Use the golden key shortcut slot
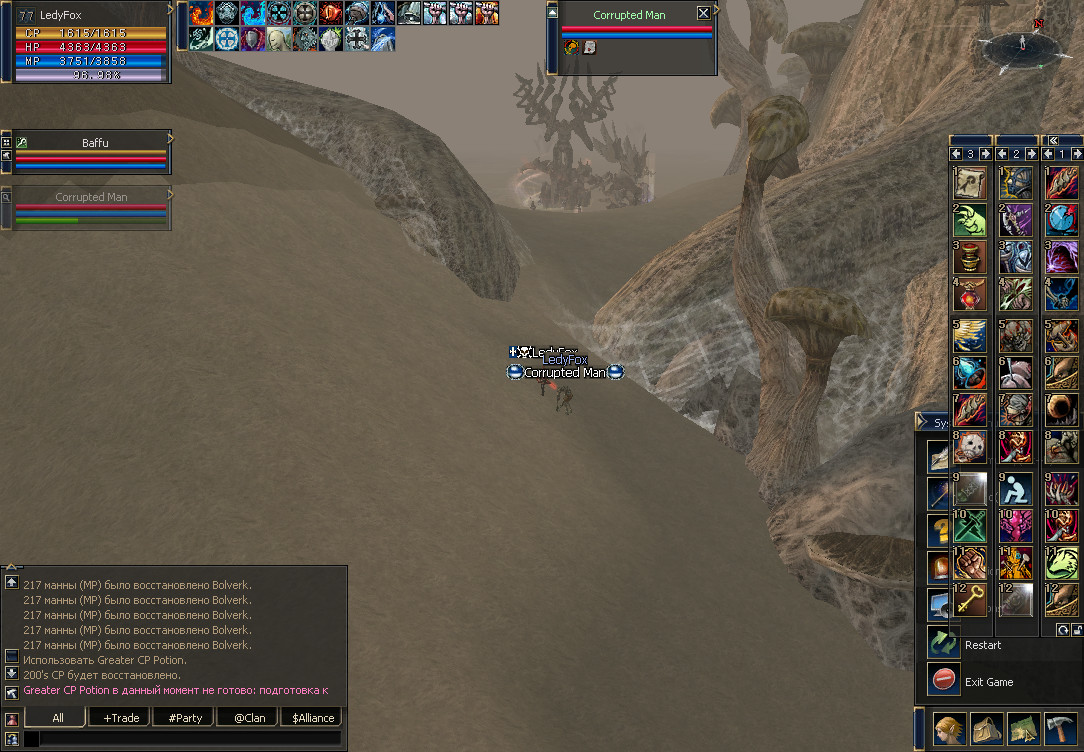1084x752 pixels. tap(970, 599)
